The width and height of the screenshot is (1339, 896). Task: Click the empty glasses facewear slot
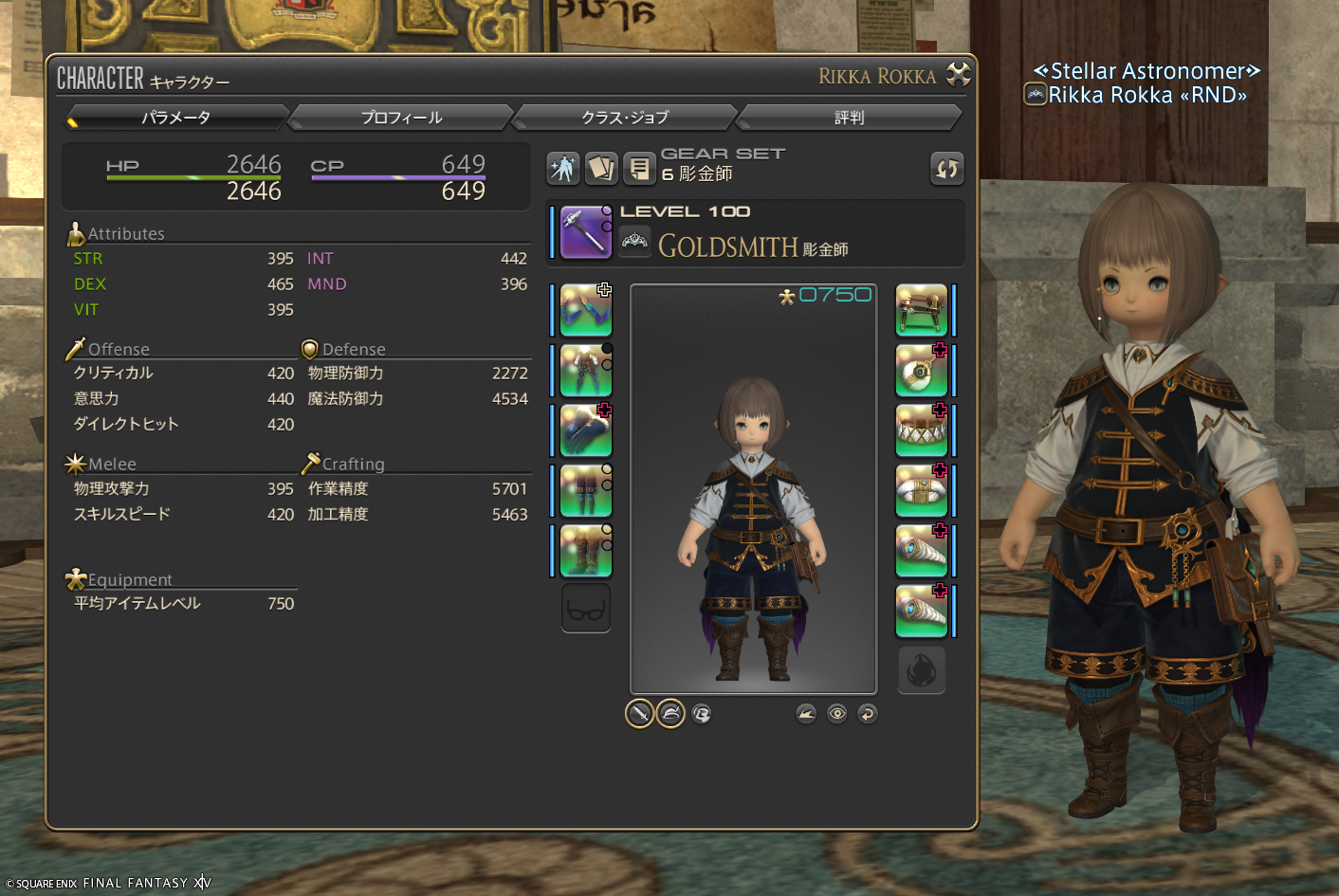586,610
